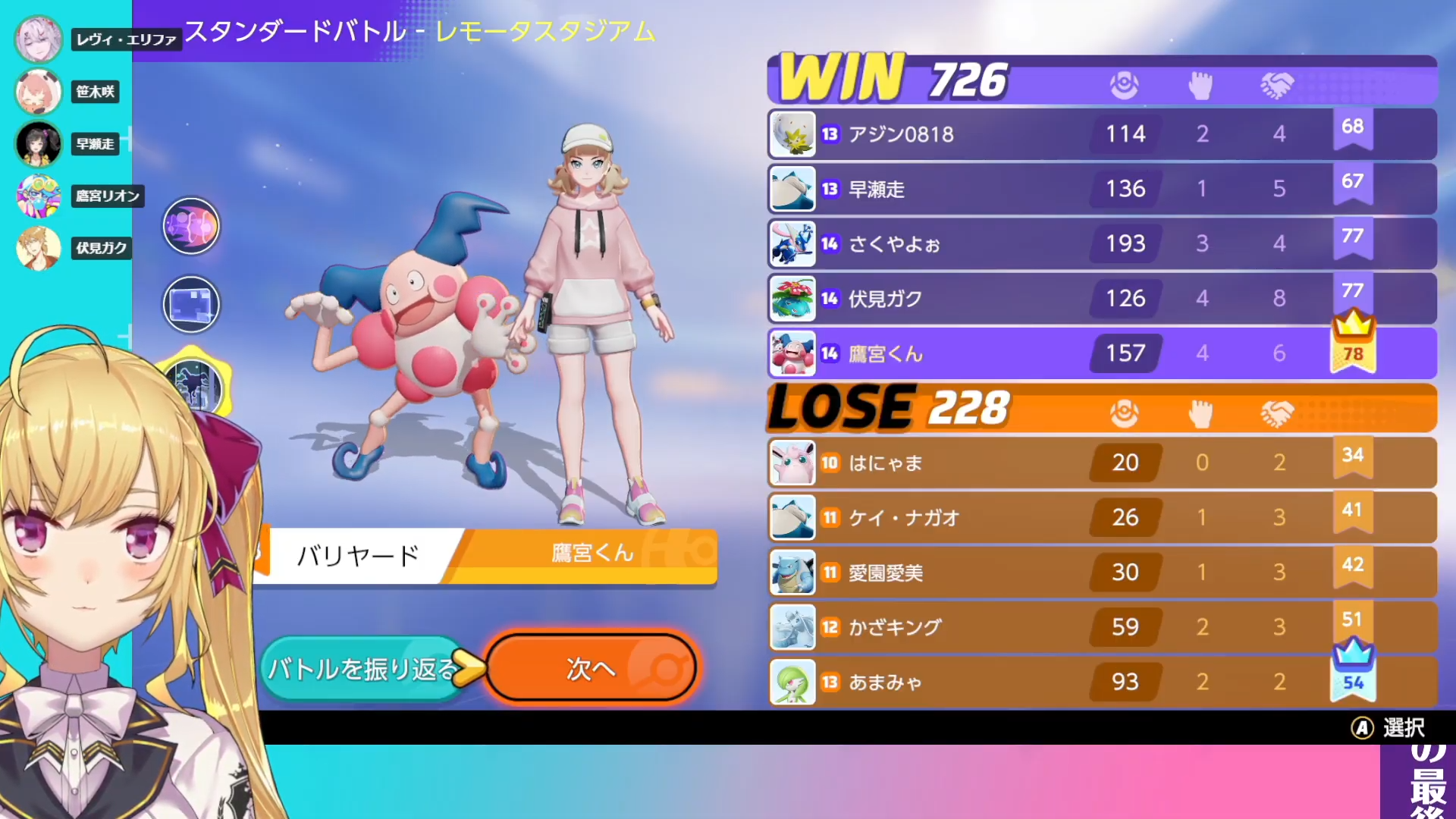Image resolution: width=1456 pixels, height=819 pixels.
Task: Click the KO hand icon in WIN header
Action: tap(1201, 85)
